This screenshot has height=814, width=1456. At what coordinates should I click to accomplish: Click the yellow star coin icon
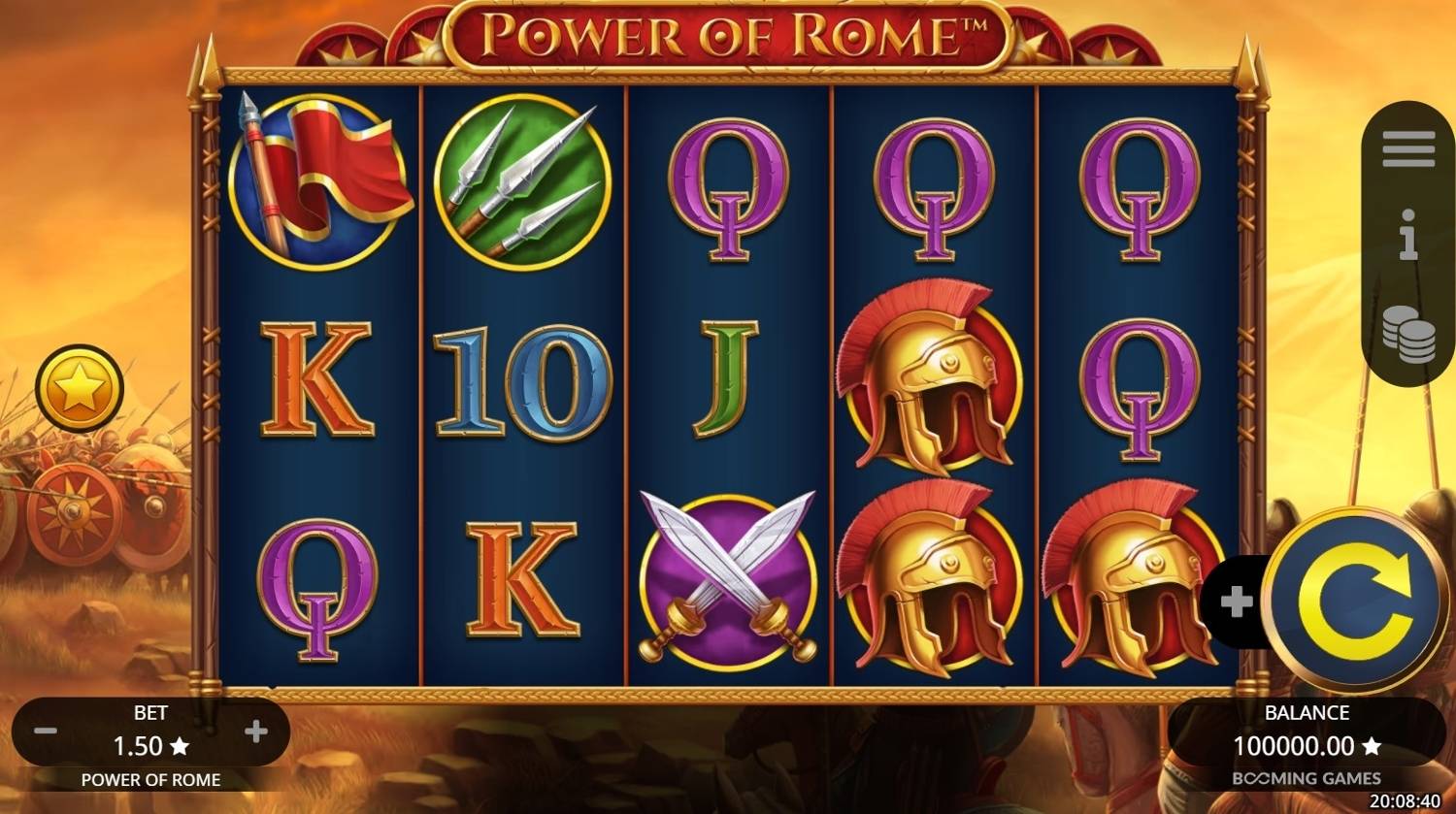[81, 387]
